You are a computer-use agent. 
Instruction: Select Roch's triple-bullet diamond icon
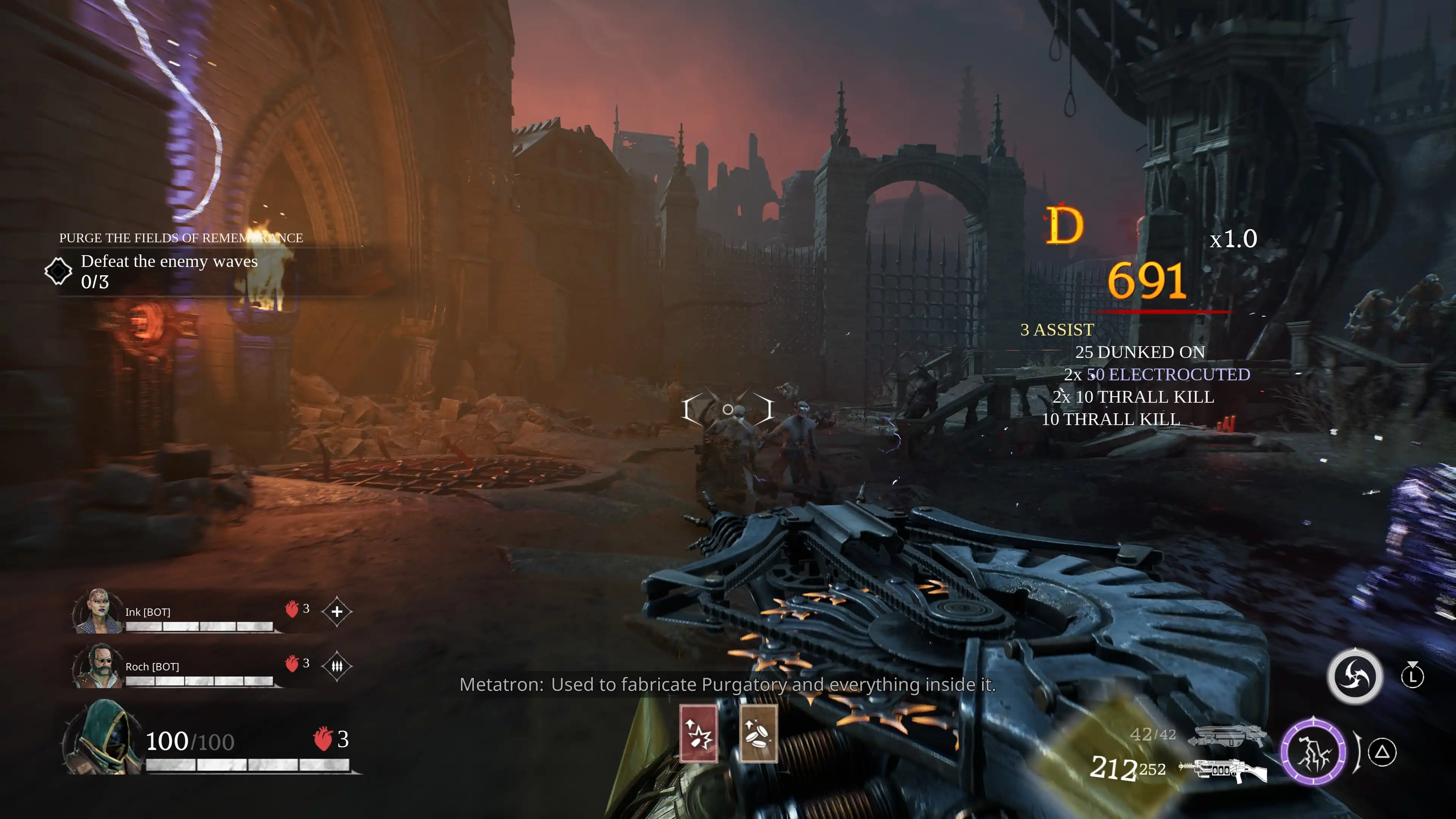pos(337,667)
